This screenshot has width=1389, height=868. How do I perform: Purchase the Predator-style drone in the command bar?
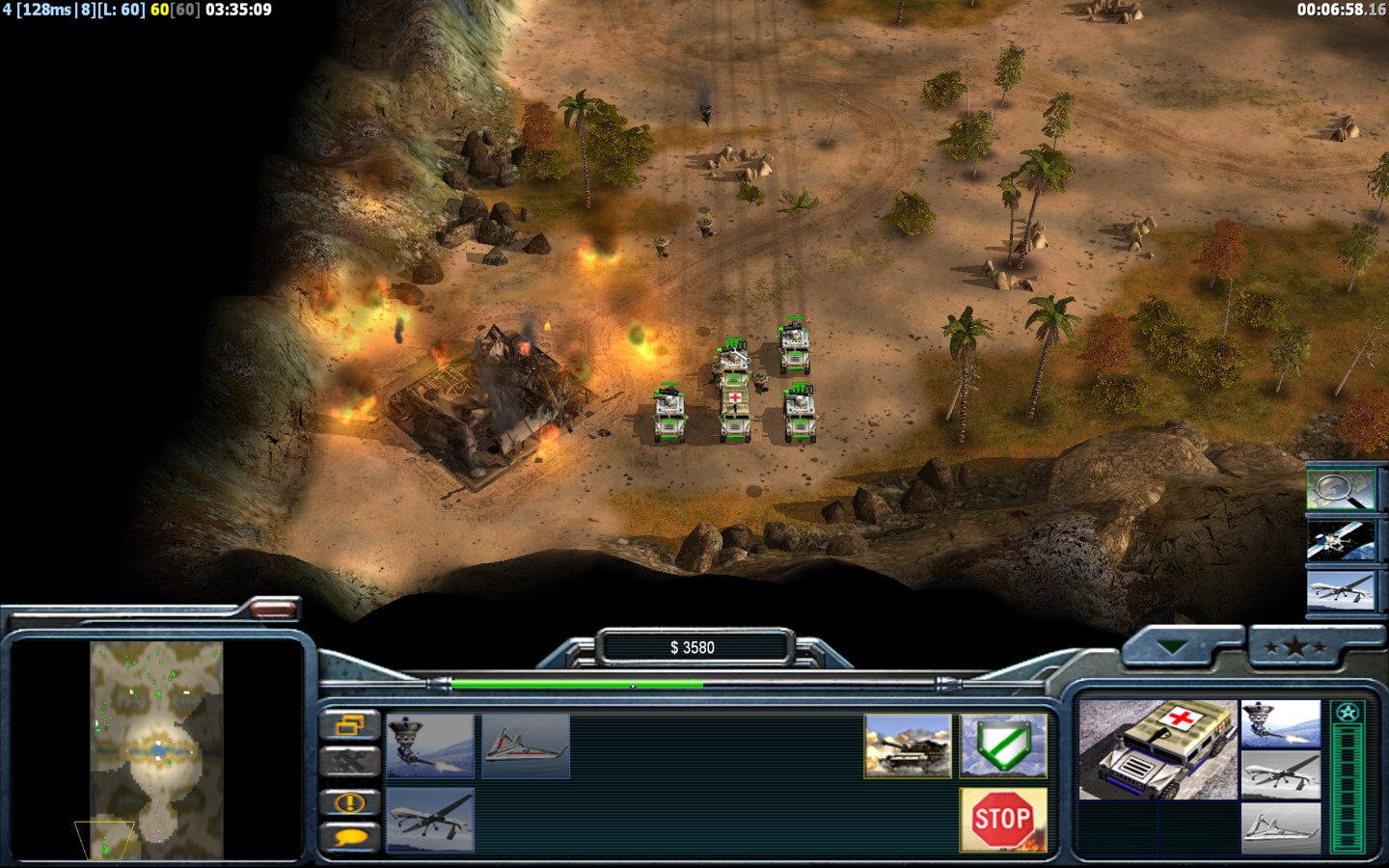[x=430, y=820]
